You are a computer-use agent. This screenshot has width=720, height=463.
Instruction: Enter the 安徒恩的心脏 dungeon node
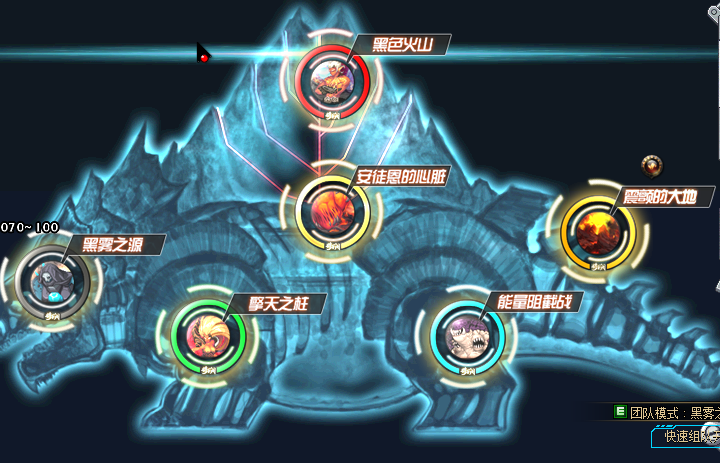(333, 208)
